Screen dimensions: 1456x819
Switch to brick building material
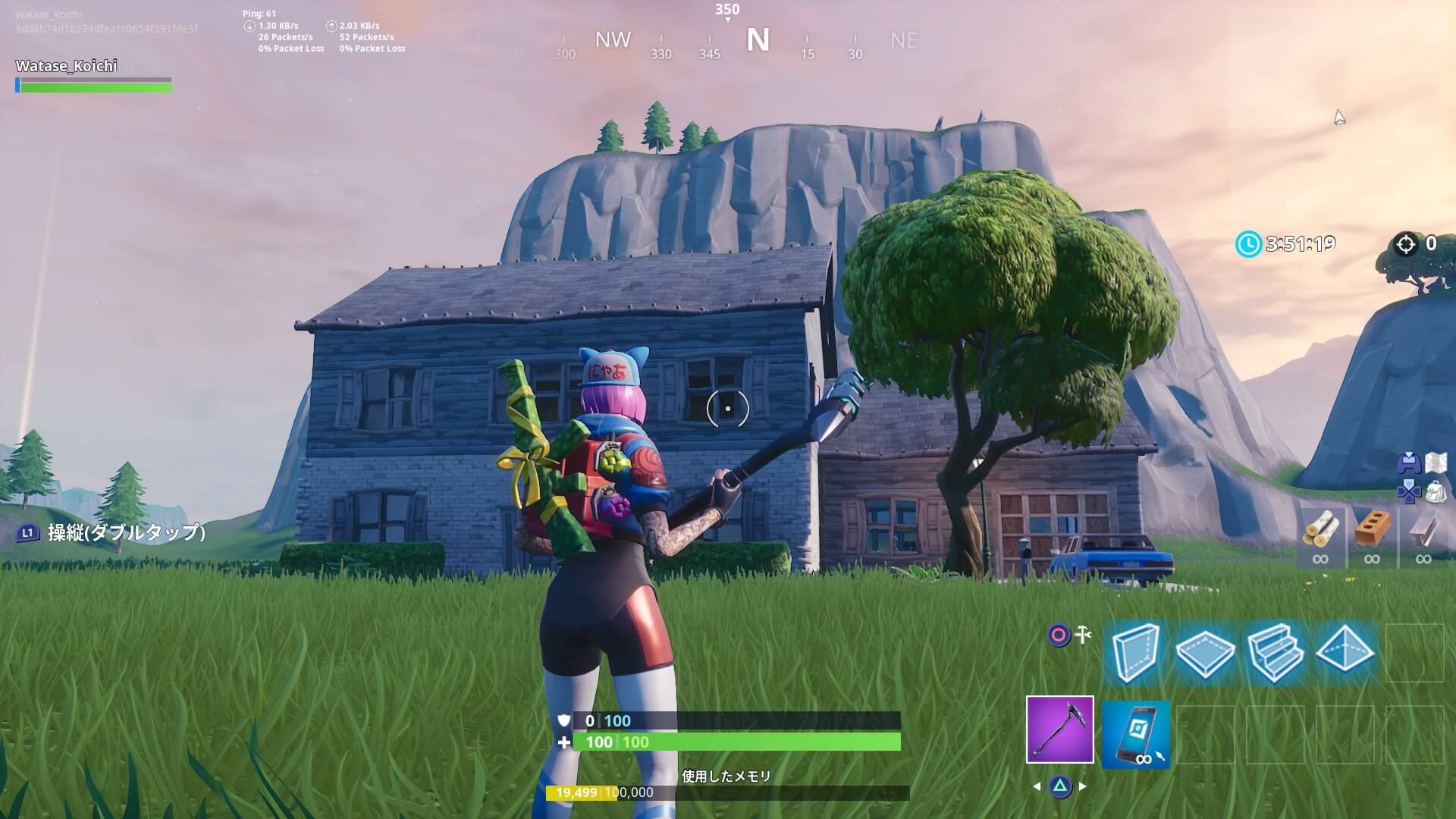click(1372, 533)
